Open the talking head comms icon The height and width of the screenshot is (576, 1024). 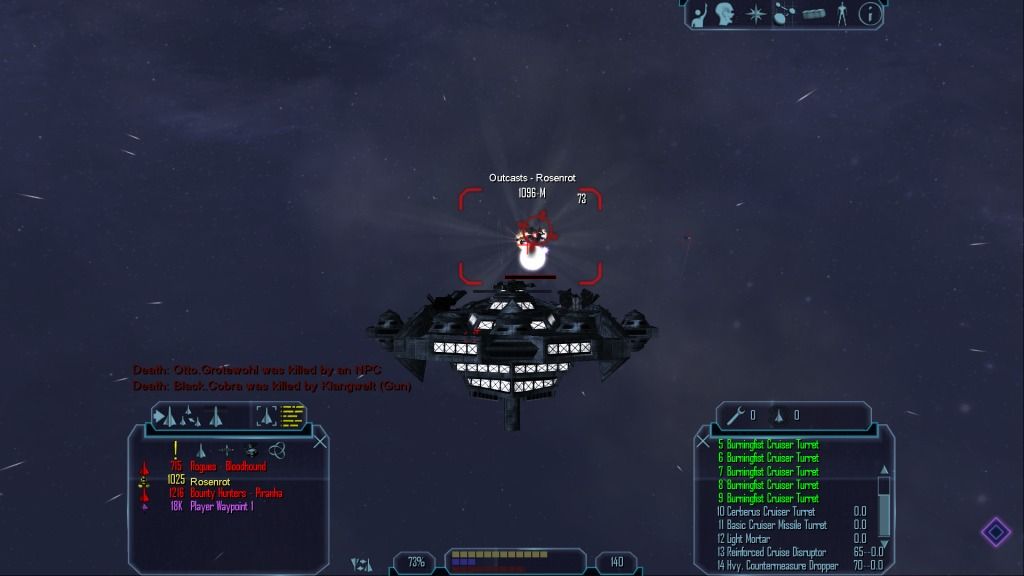tap(727, 15)
